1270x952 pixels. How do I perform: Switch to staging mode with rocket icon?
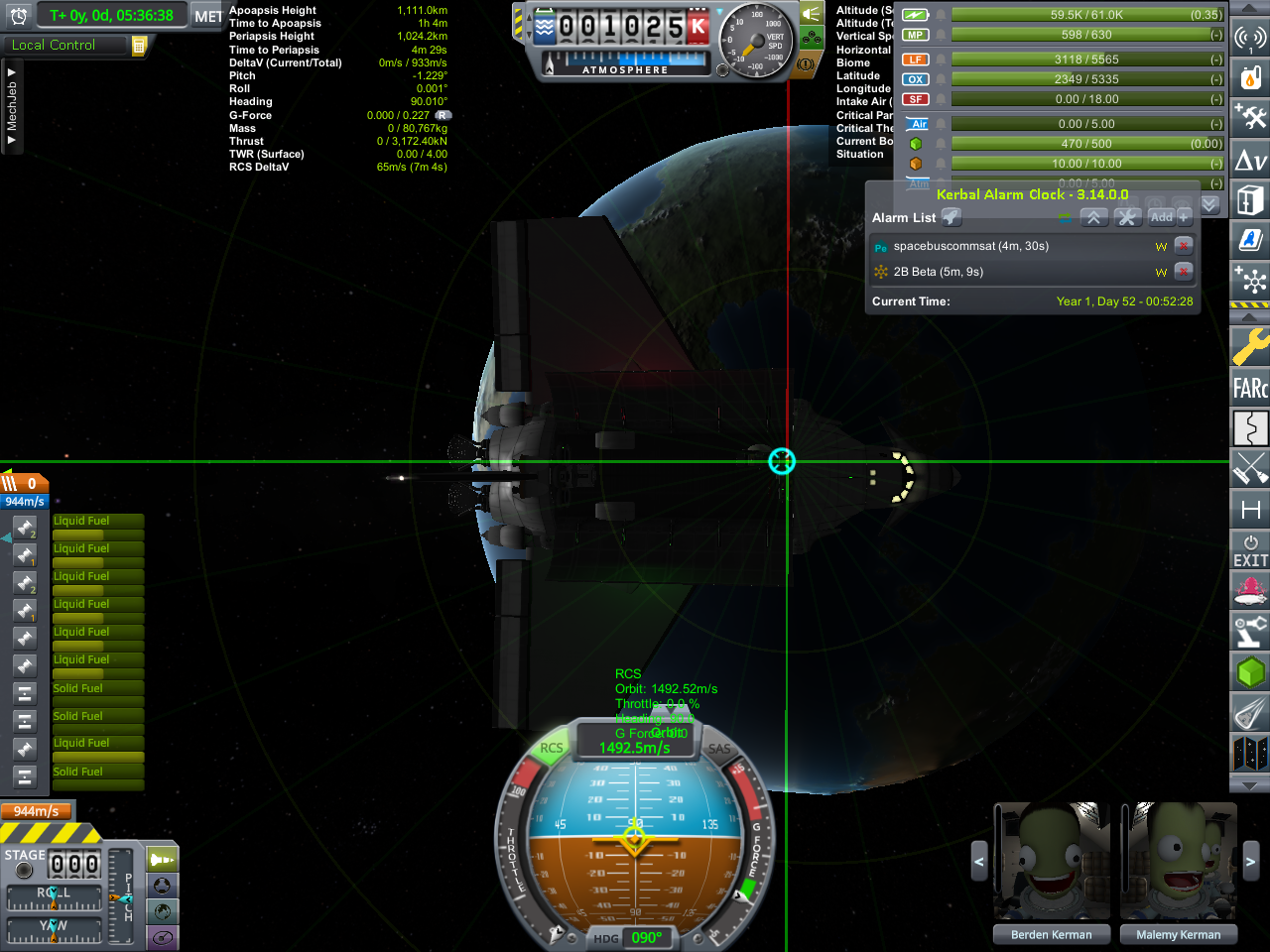(162, 860)
